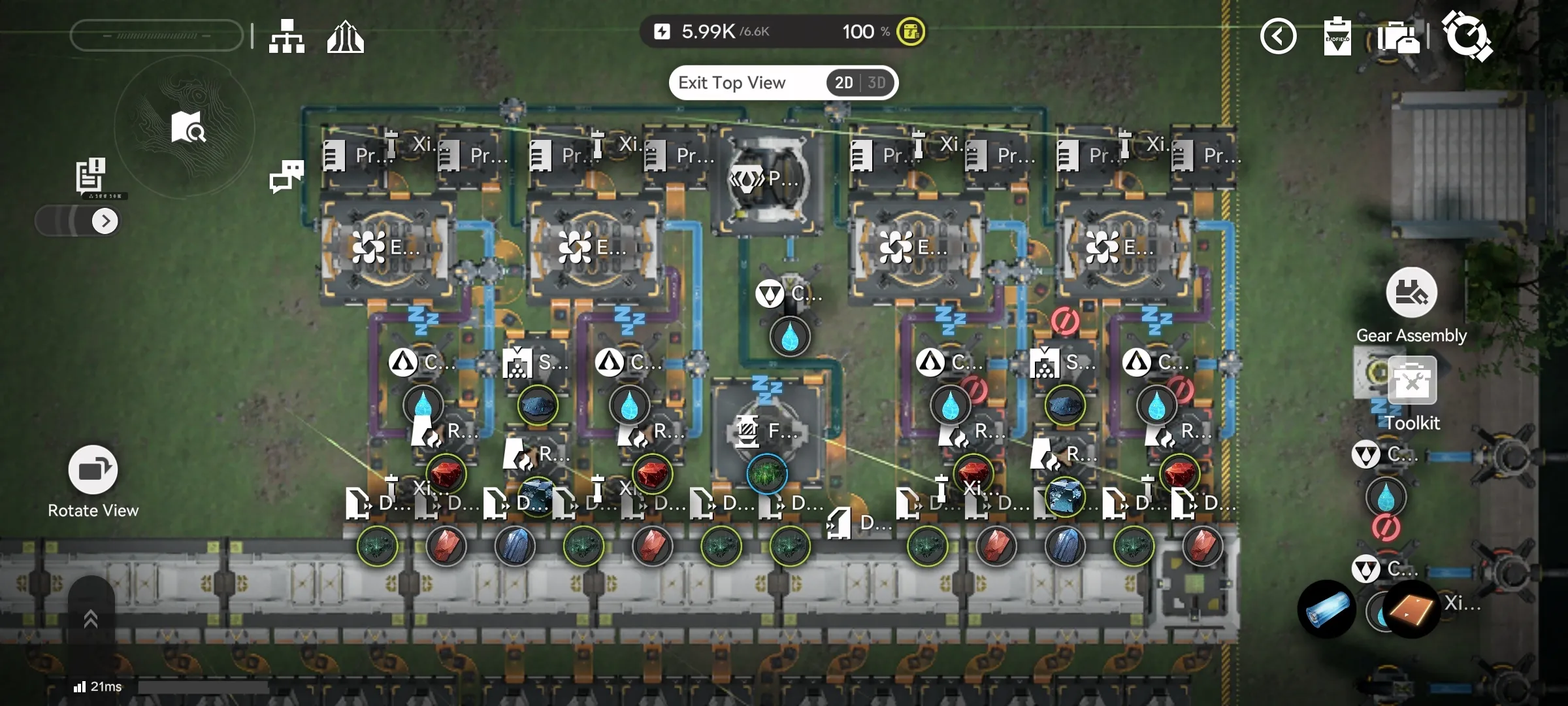This screenshot has width=1568, height=706.
Task: Open the notes document alert icon
Action: (90, 175)
